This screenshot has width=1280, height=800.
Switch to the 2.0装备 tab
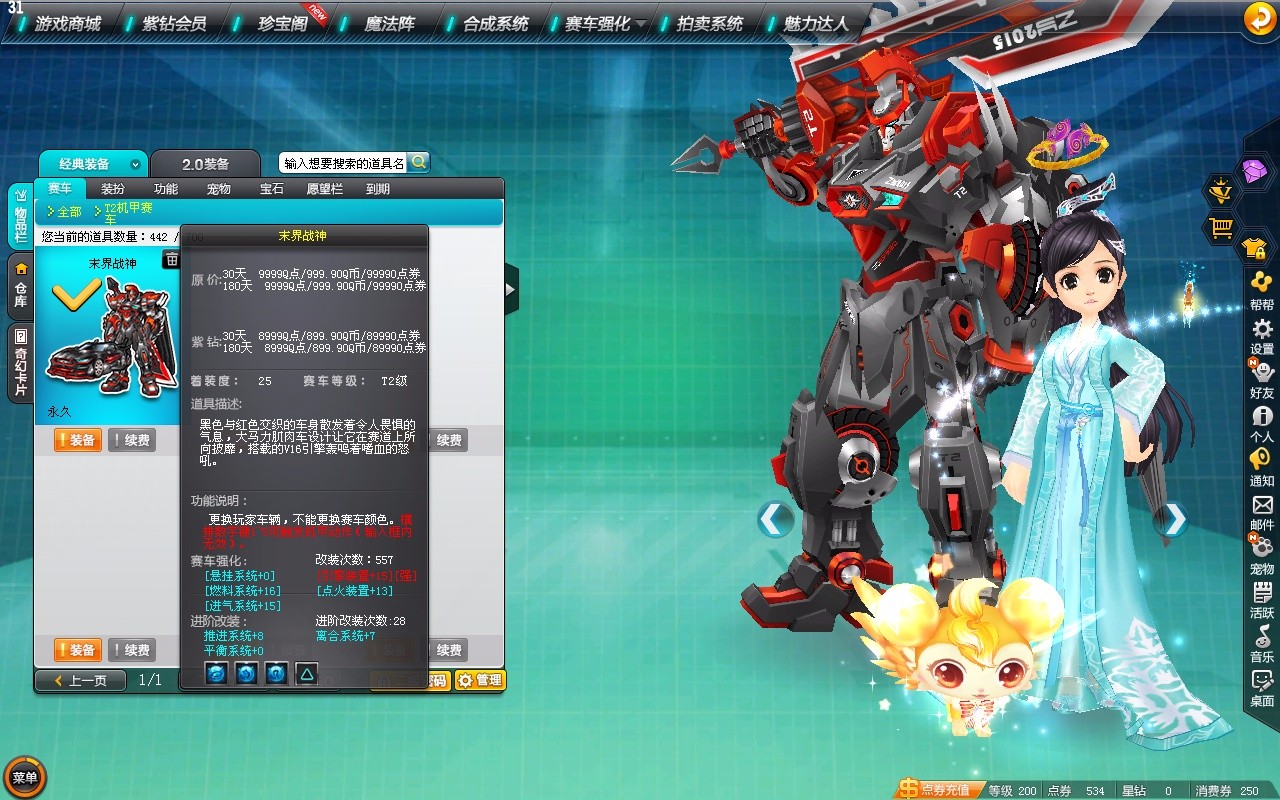(205, 164)
